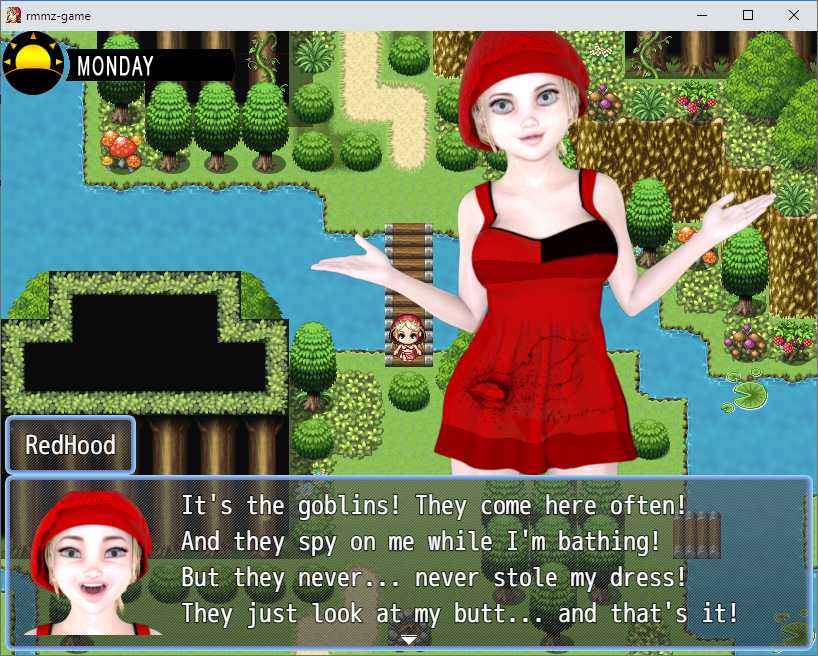Minimize the game window

pos(701,15)
